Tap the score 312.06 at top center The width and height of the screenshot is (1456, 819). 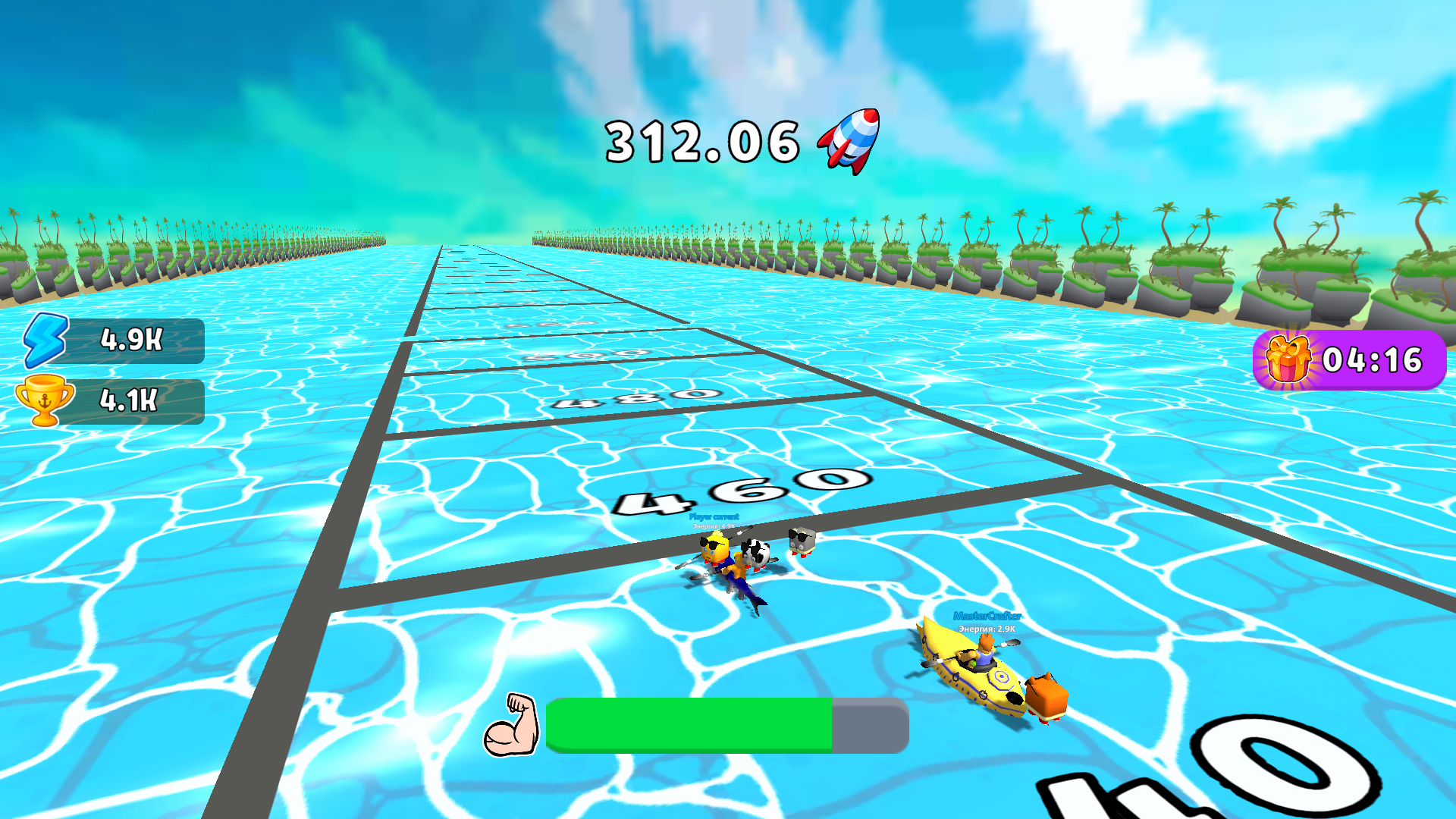tap(701, 140)
